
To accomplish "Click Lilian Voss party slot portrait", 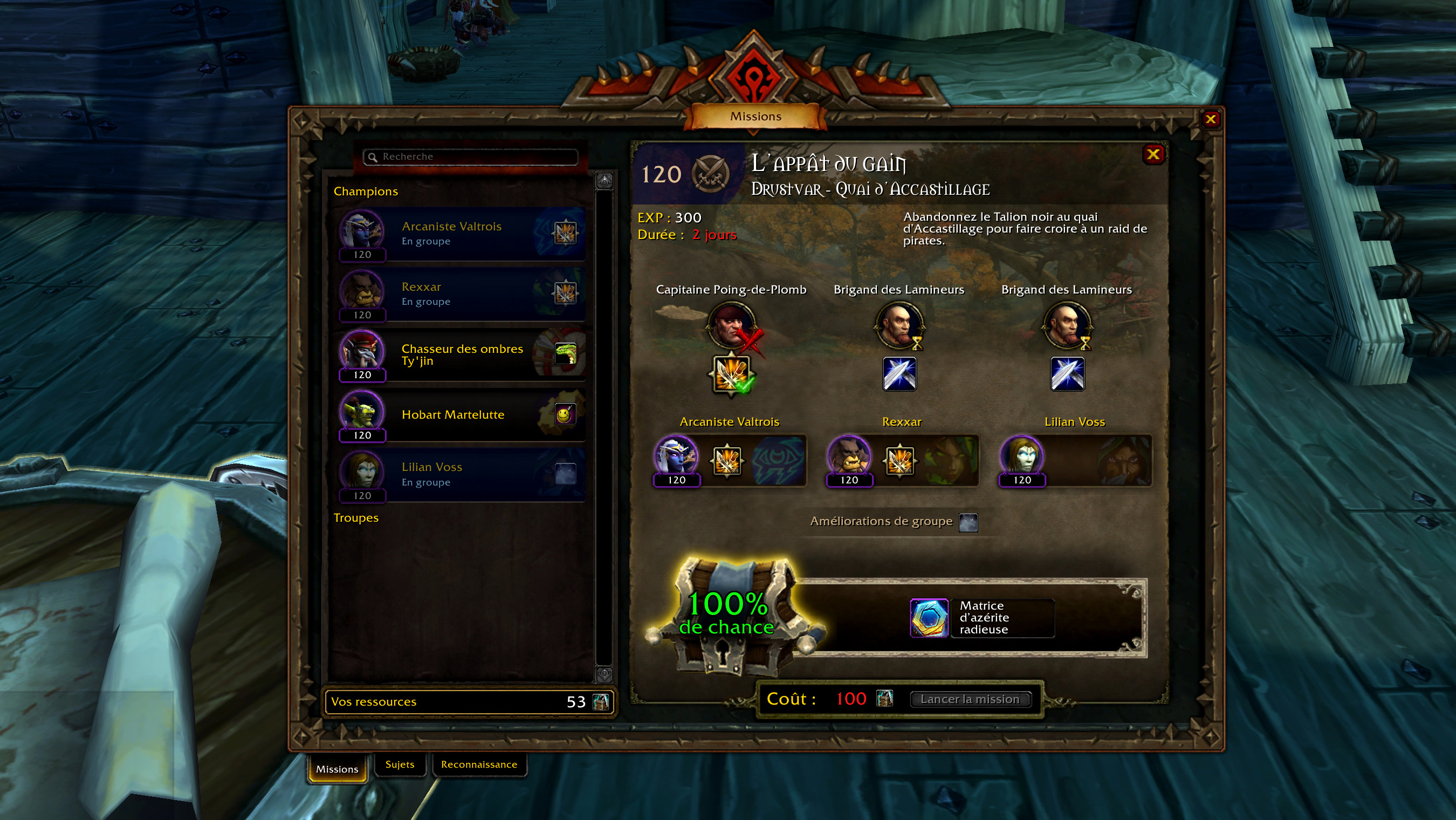I will pyautogui.click(x=1022, y=457).
